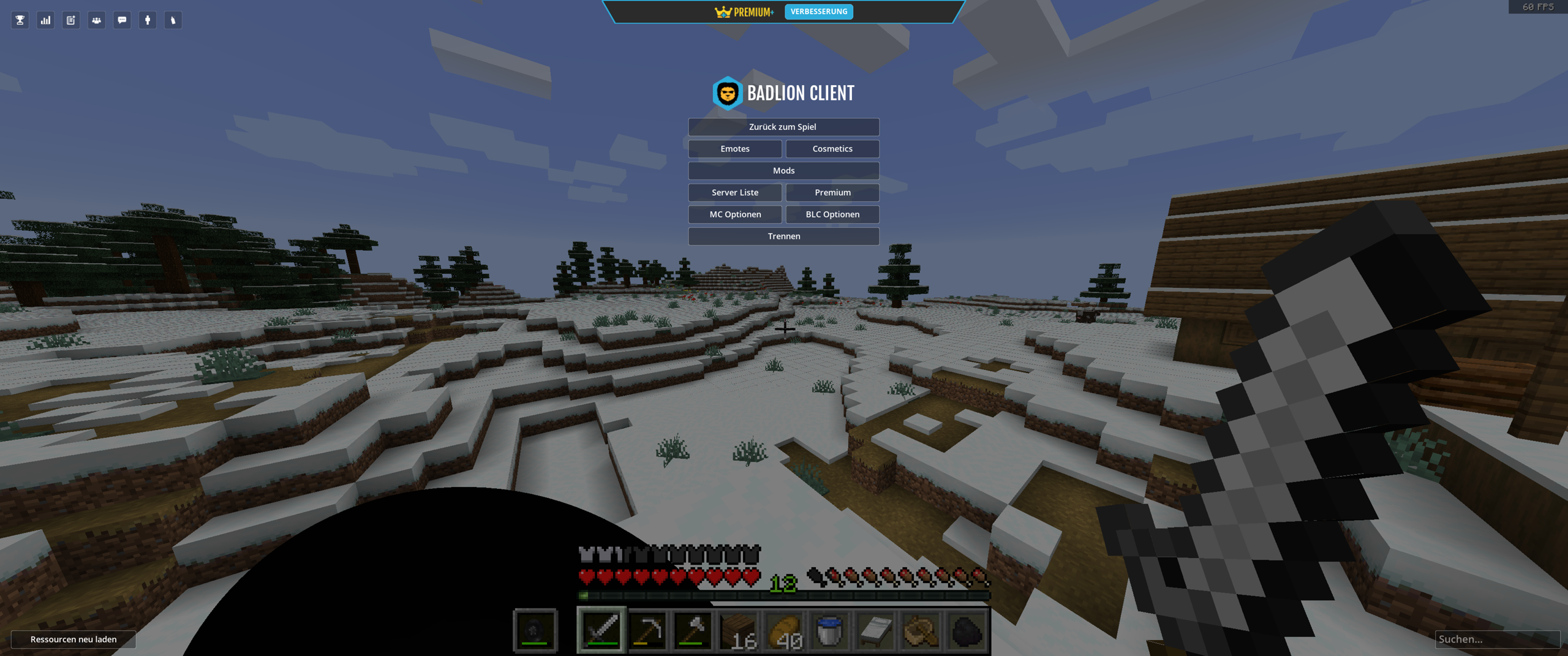This screenshot has height=656, width=1568.
Task: Click Zurück zum Spiel
Action: click(783, 127)
